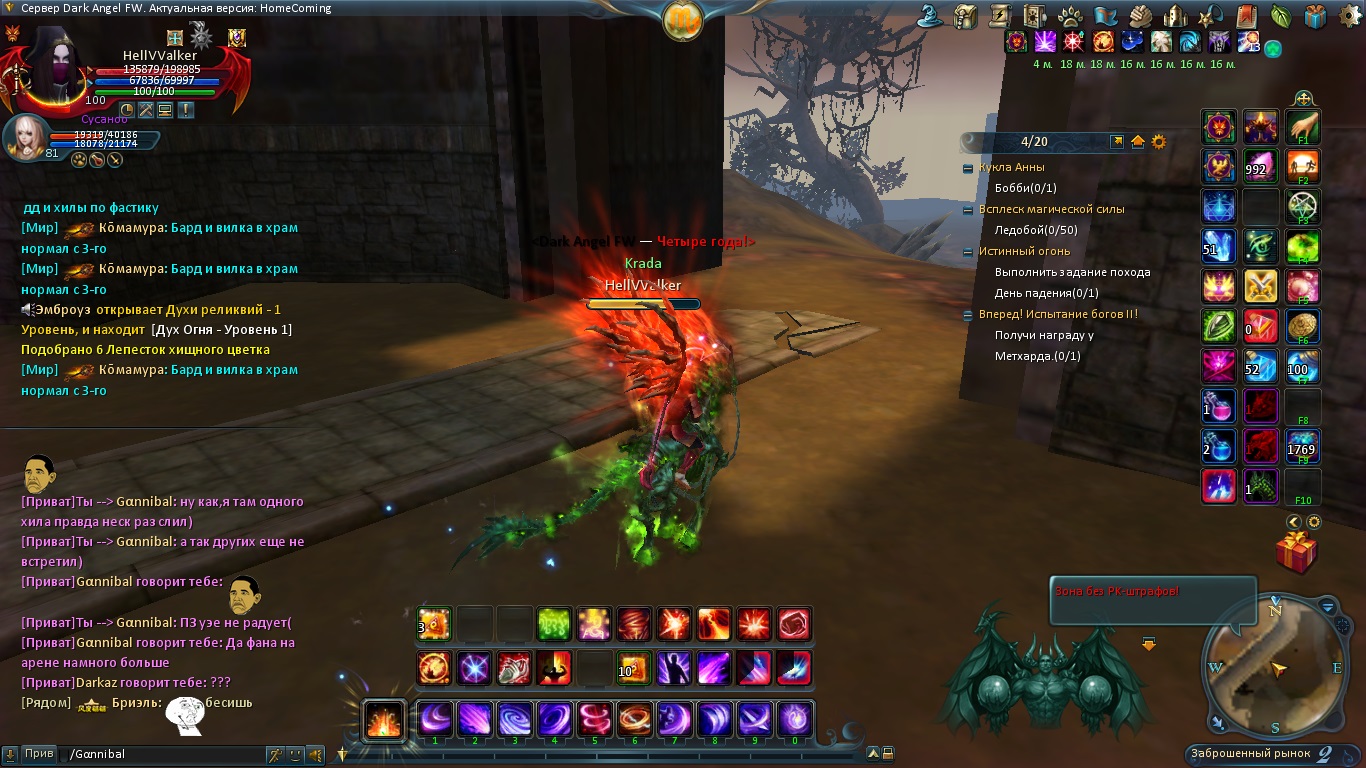
Task: Use the blue potion with count 2
Action: 1218,447
